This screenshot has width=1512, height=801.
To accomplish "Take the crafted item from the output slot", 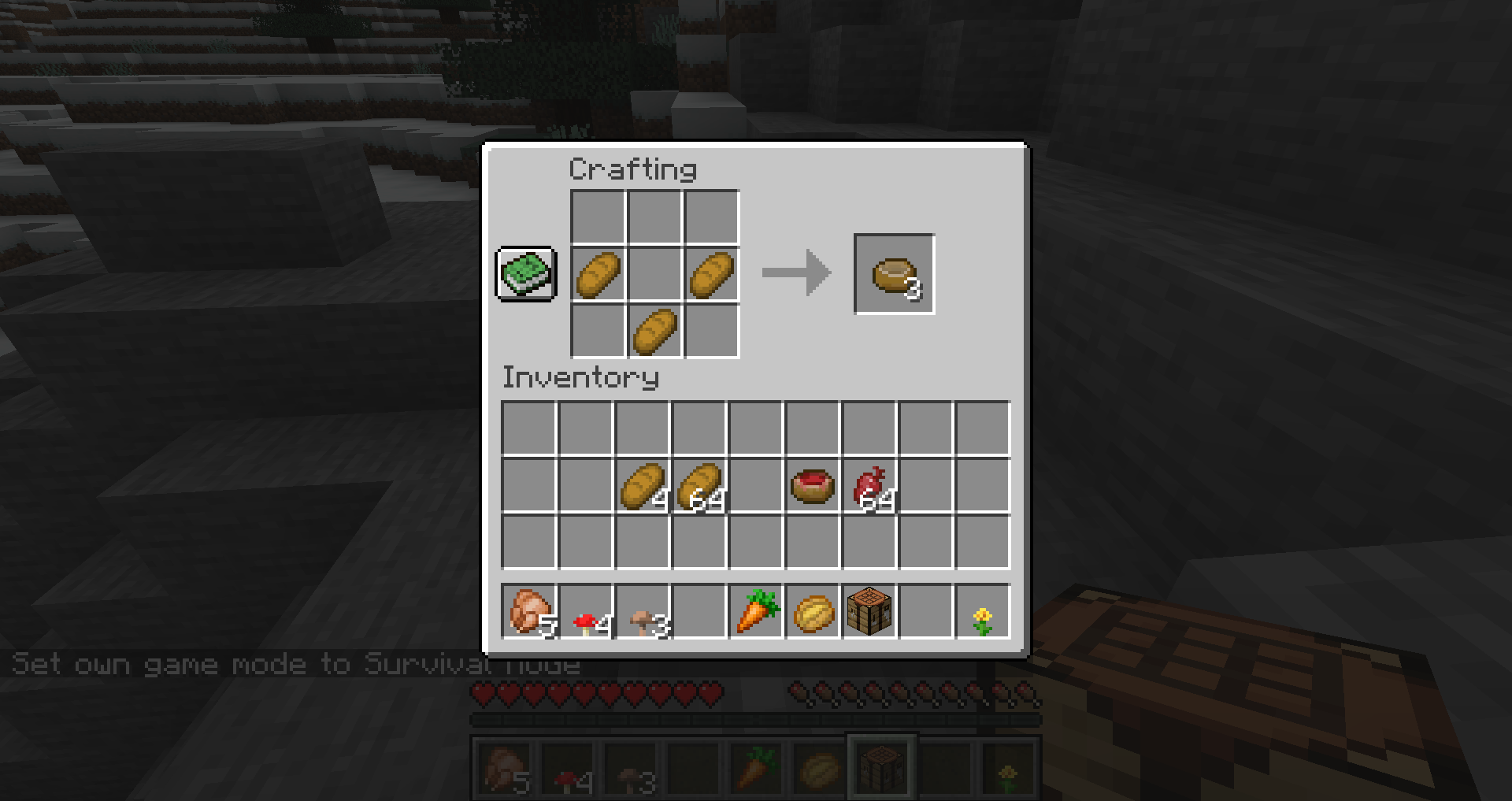I will 894,274.
